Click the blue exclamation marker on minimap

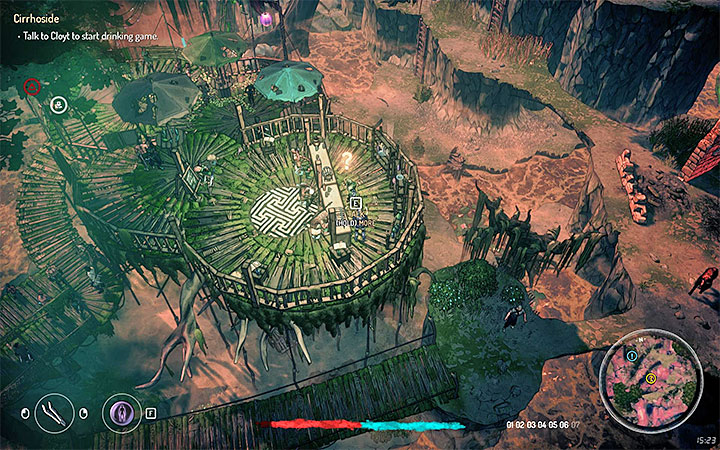[x=631, y=355]
